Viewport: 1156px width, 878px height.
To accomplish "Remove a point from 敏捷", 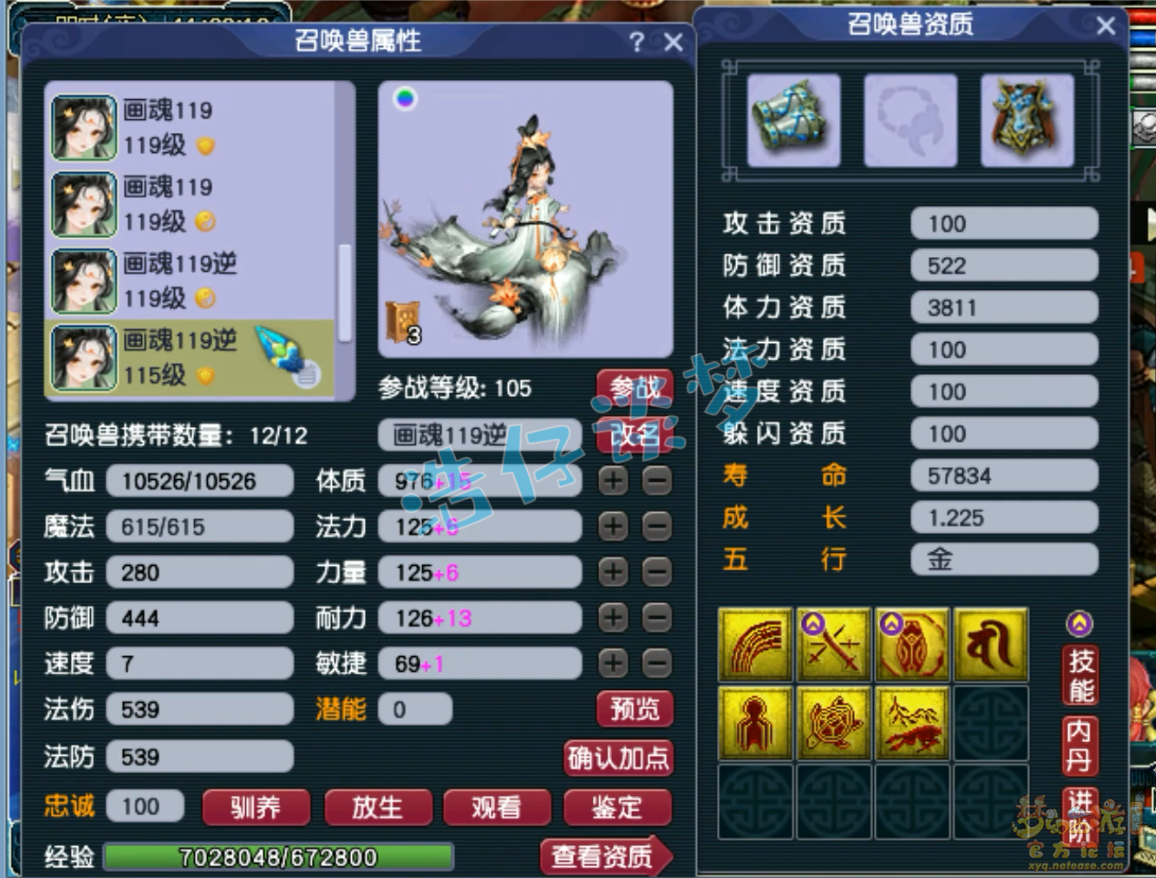I will [657, 663].
